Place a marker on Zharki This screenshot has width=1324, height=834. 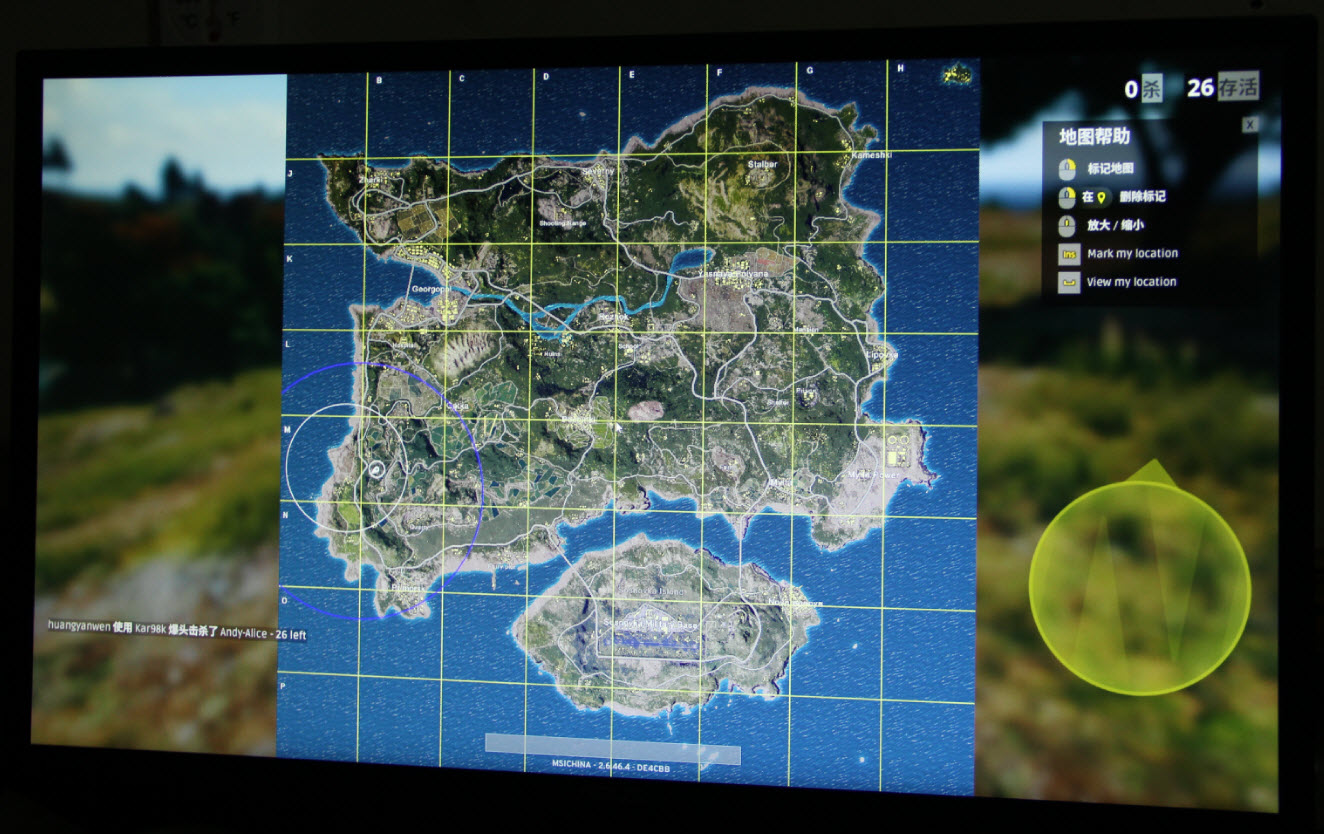tap(374, 180)
